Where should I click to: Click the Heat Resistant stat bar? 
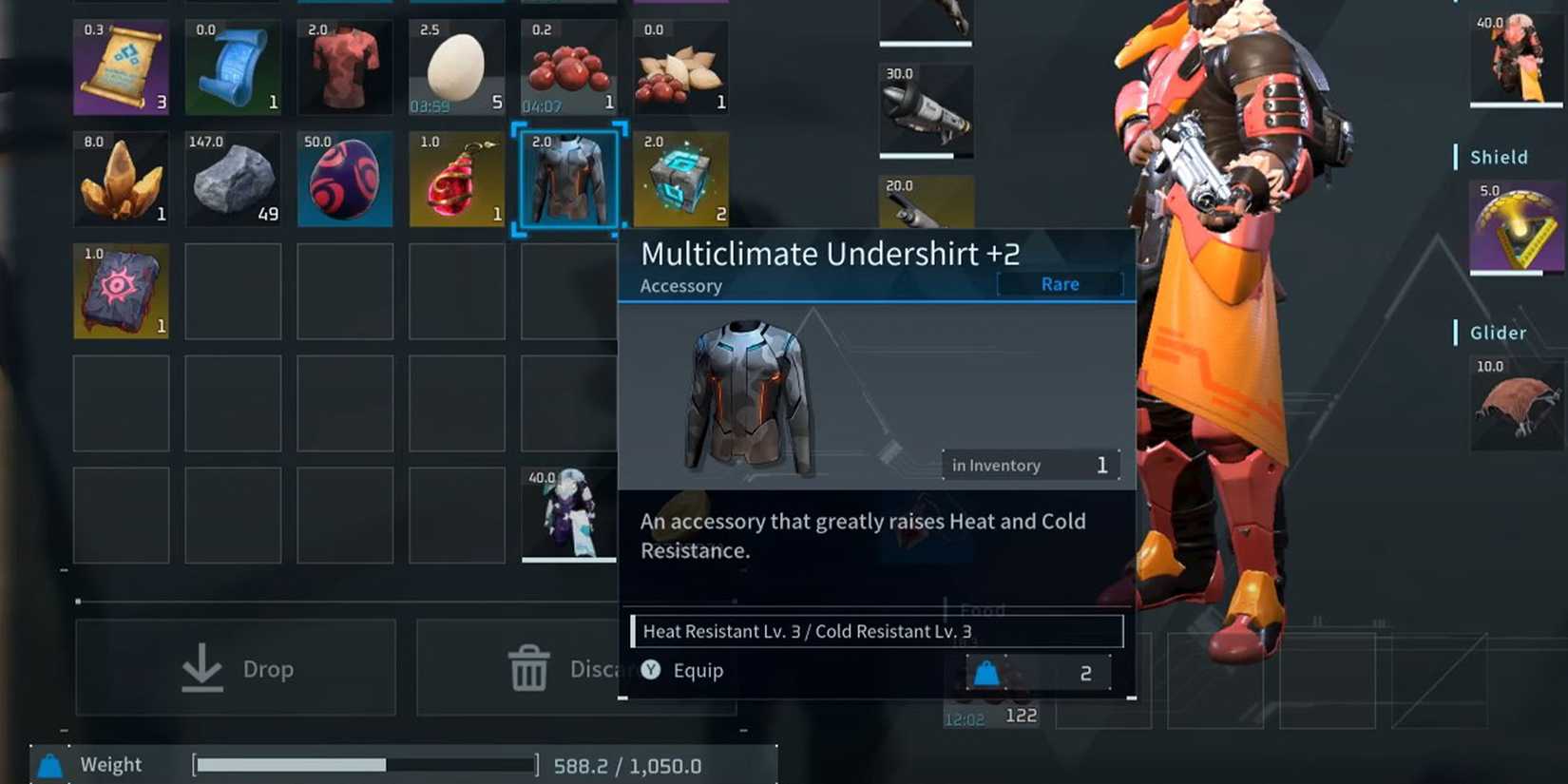874,630
